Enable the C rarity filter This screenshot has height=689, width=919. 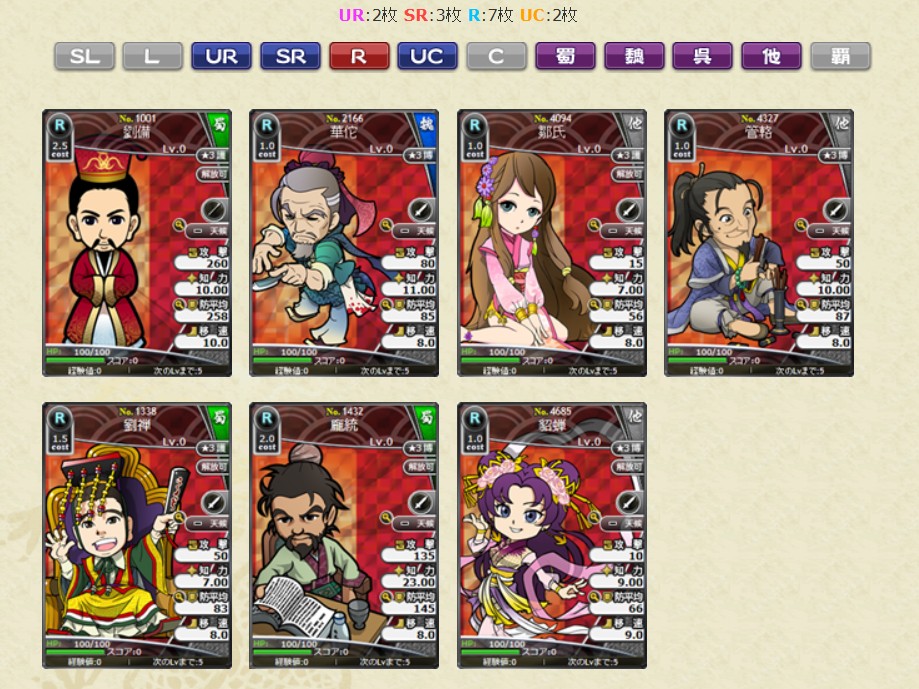click(496, 56)
